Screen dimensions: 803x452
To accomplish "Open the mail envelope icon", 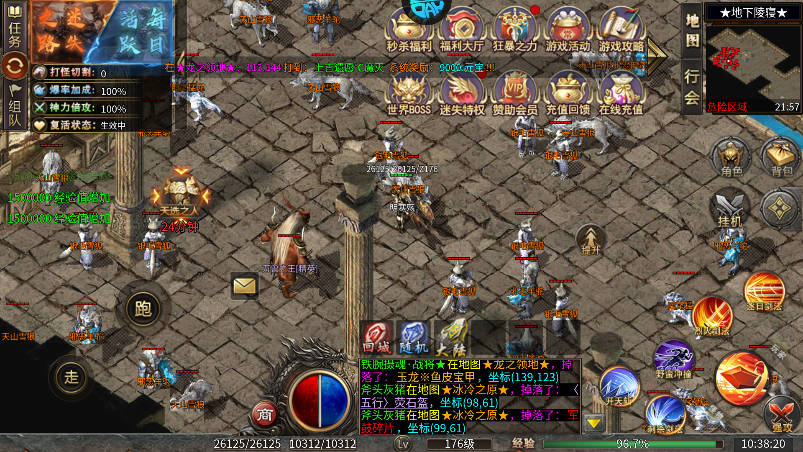I will pyautogui.click(x=244, y=286).
